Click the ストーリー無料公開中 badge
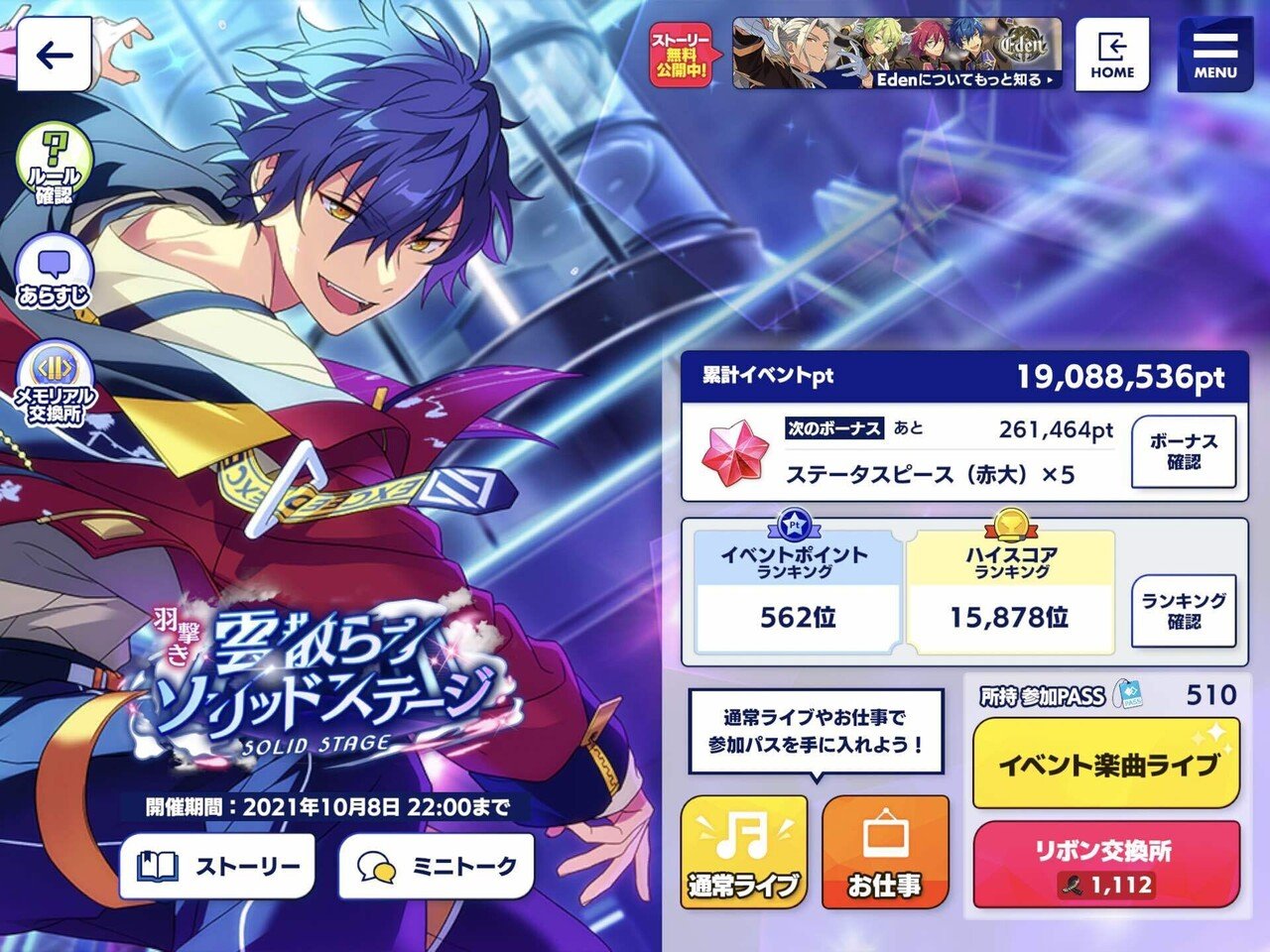1270x952 pixels. pos(681,55)
